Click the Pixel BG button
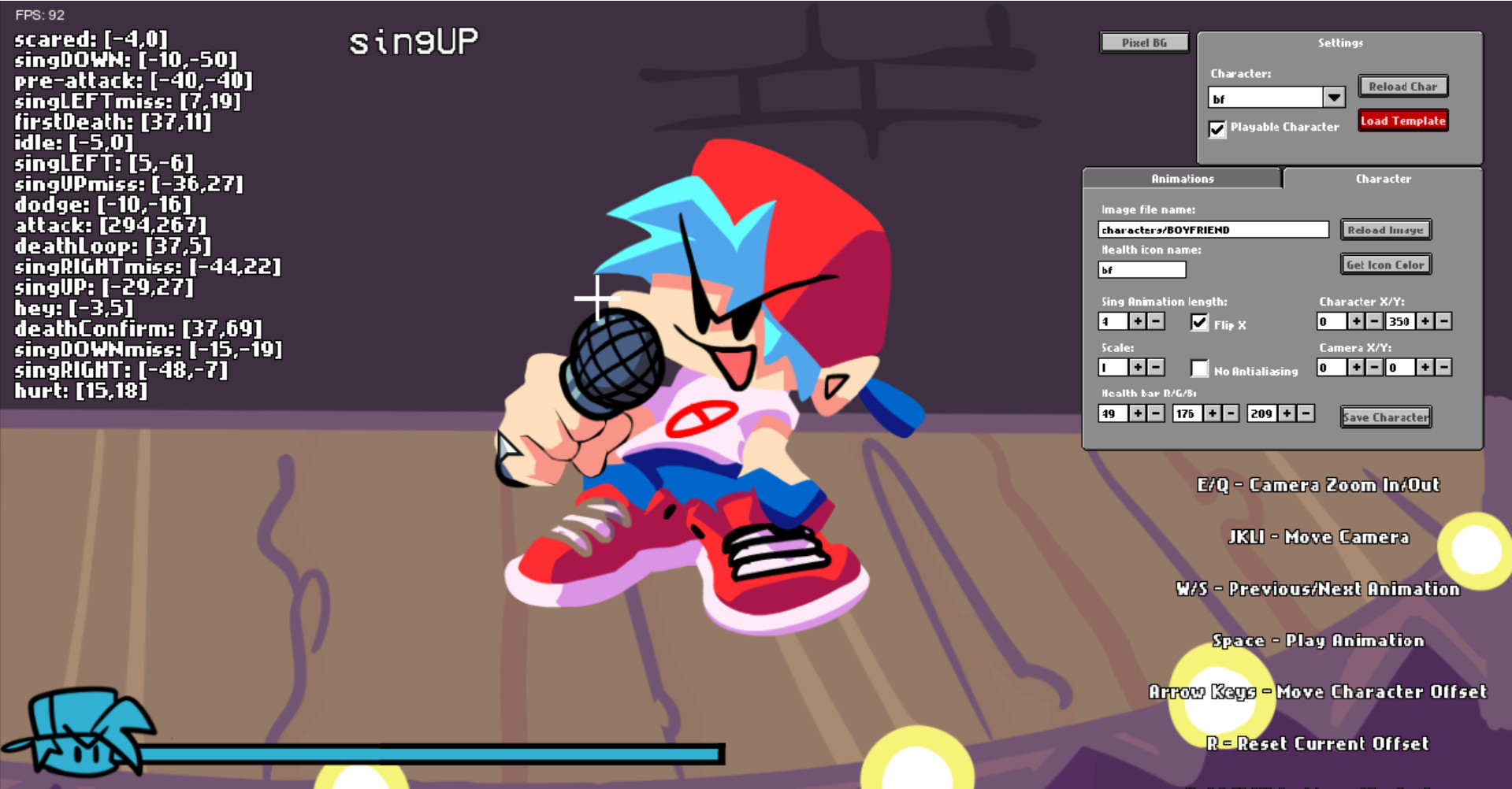This screenshot has height=789, width=1512. (1143, 42)
